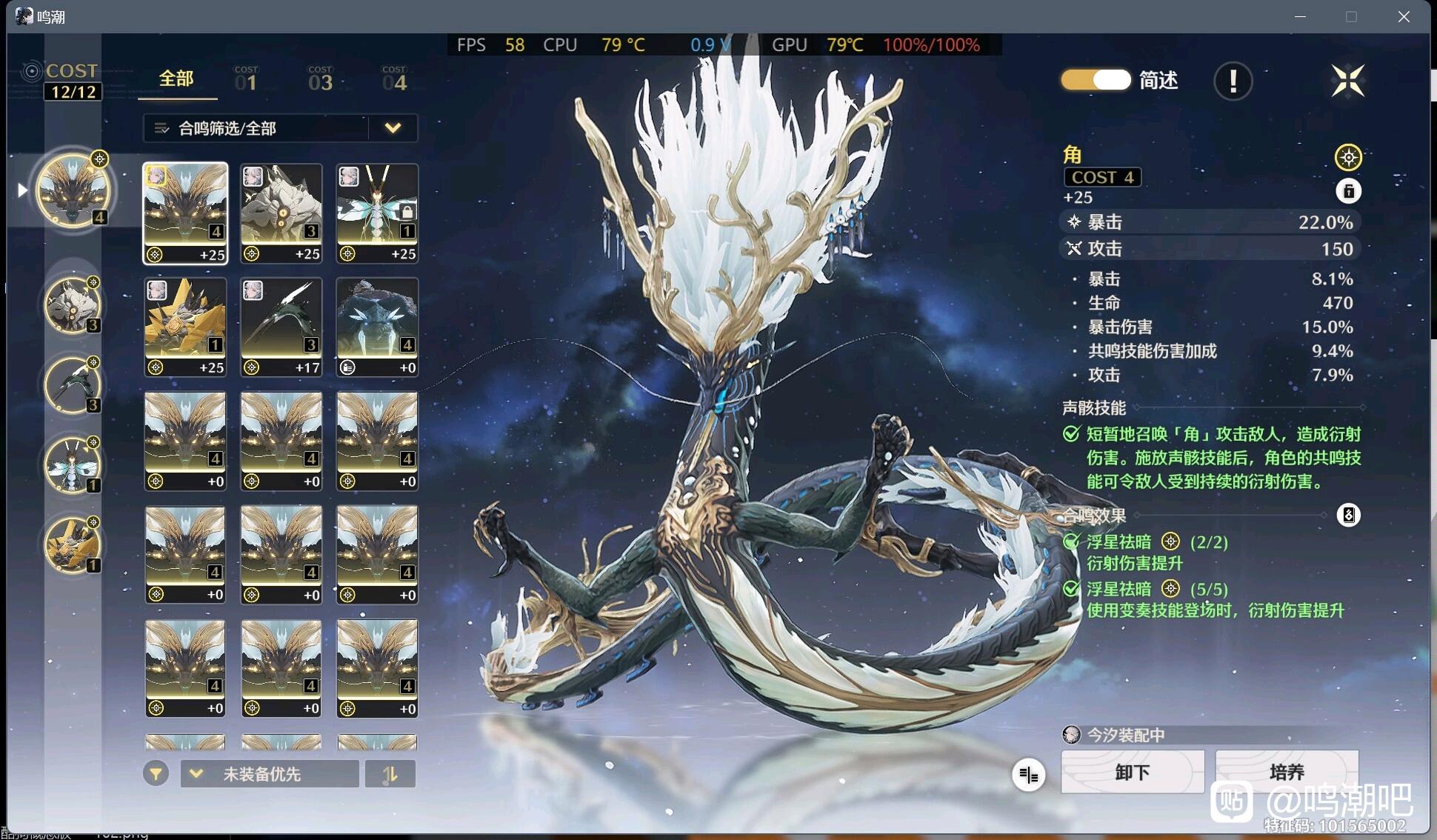The image size is (1437, 840).
Task: Select the golden cost 1 echo +25
Action: click(185, 327)
